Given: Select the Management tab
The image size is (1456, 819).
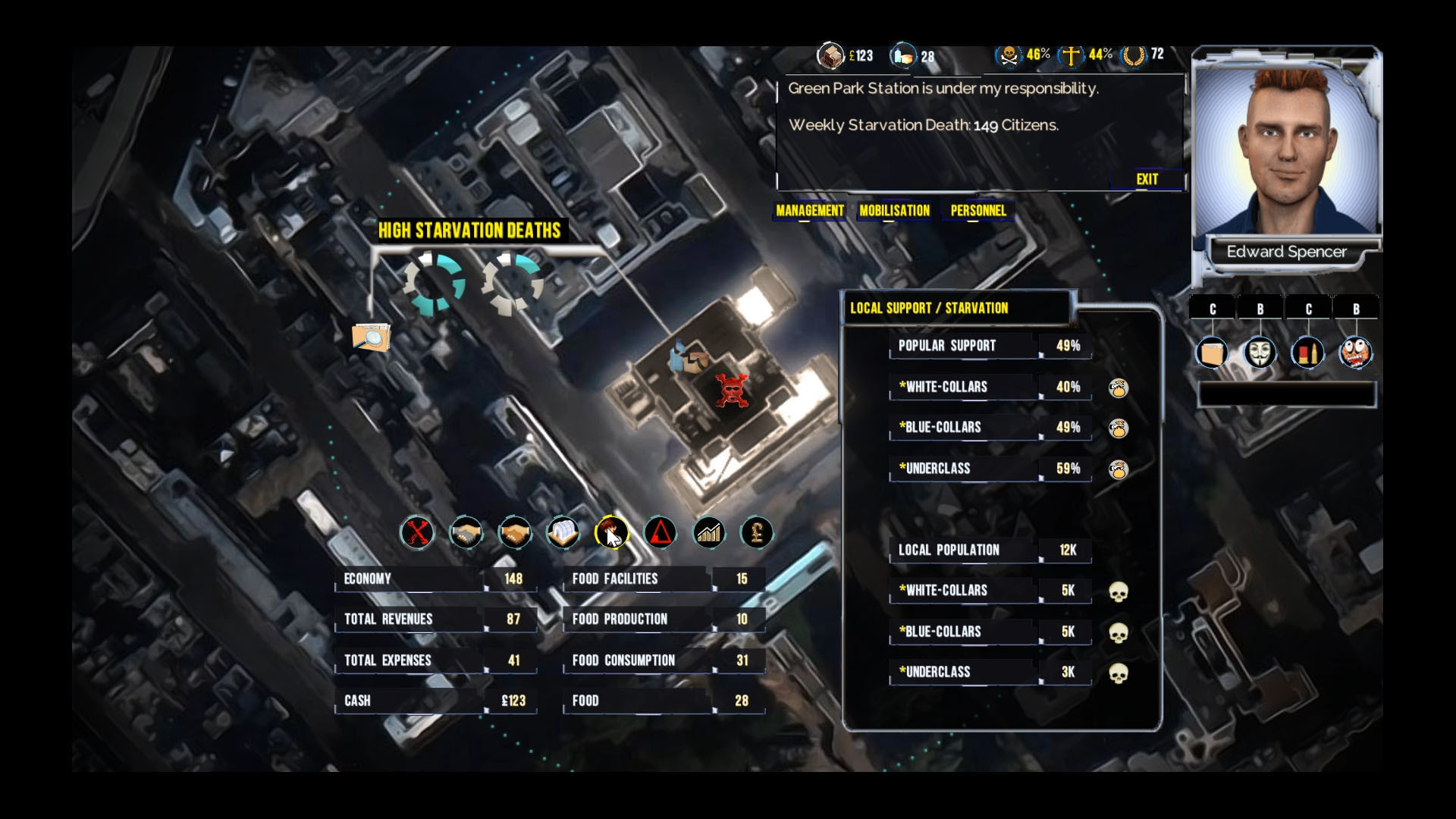Looking at the screenshot, I should [x=808, y=212].
